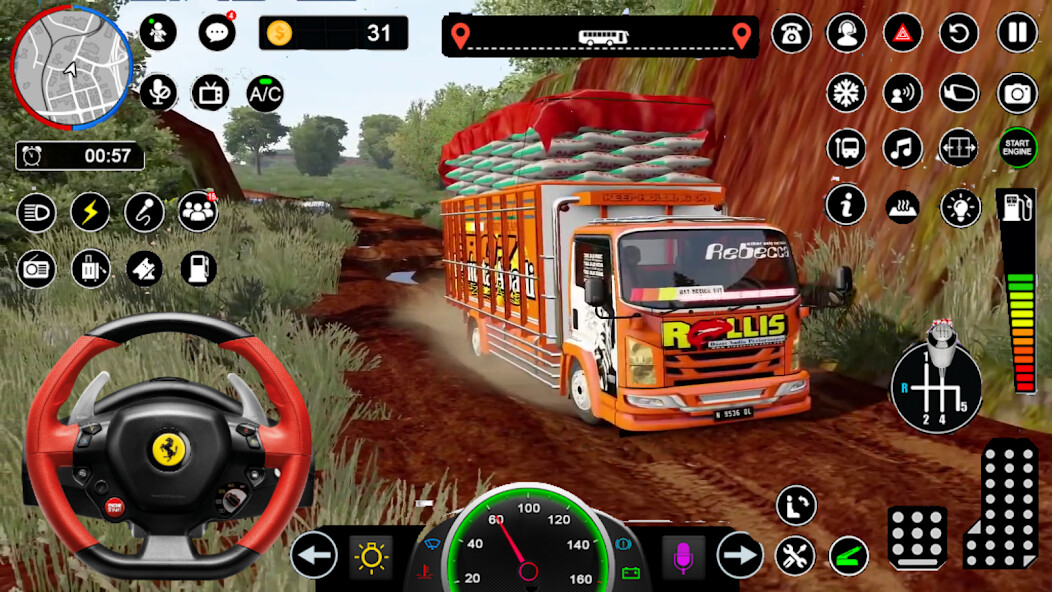Screen dimensions: 1052x592
Task: Pause the game
Action: click(1017, 33)
